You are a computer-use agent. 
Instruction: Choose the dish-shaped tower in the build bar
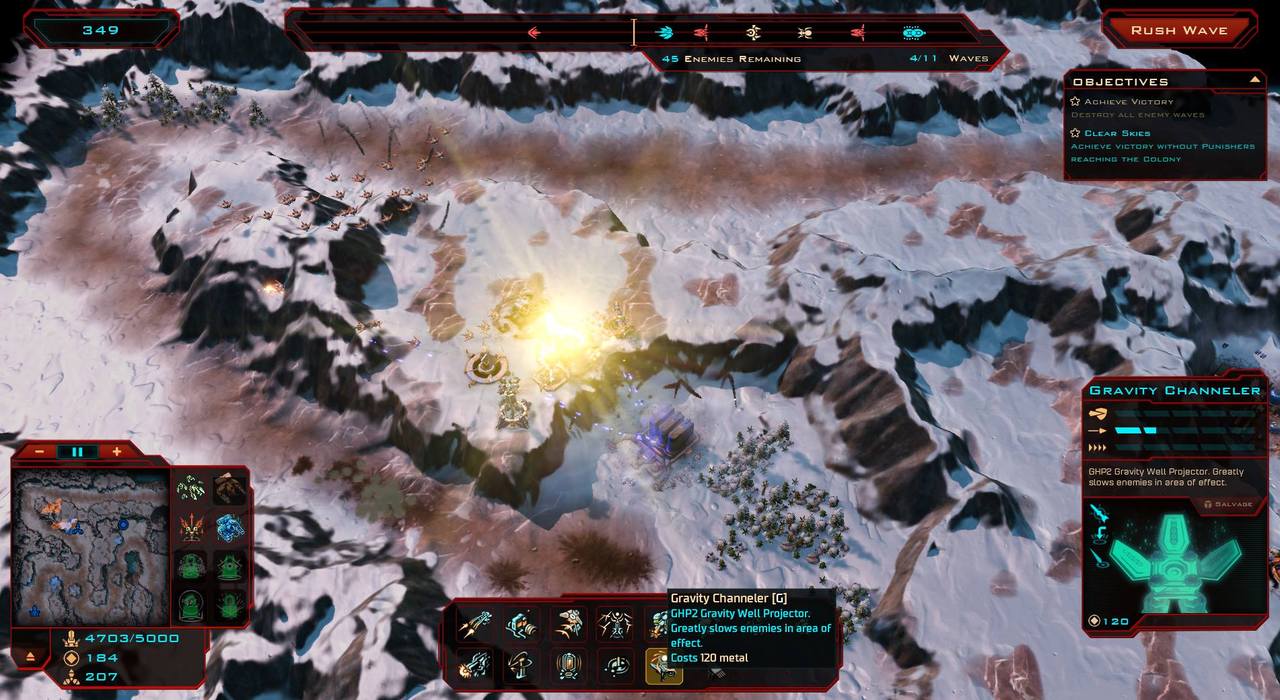518,664
